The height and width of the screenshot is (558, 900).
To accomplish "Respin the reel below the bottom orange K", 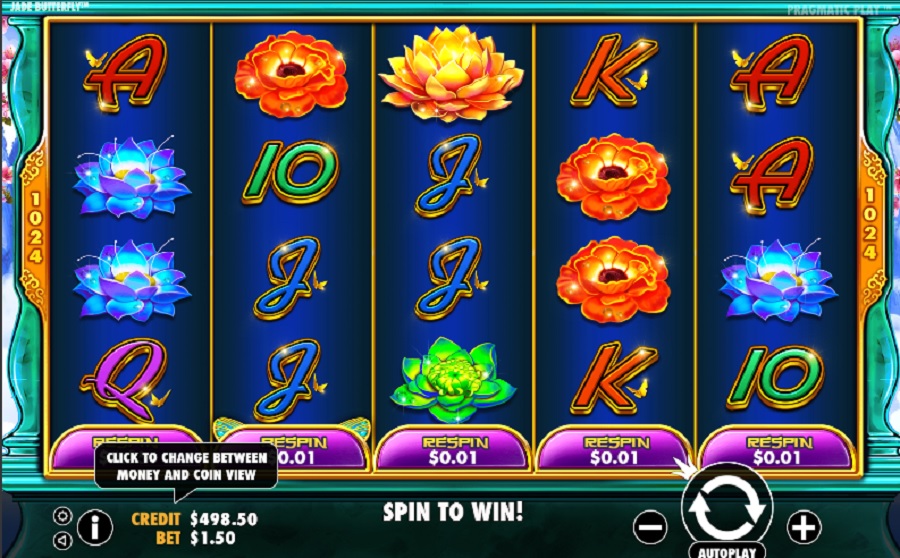I will point(614,449).
